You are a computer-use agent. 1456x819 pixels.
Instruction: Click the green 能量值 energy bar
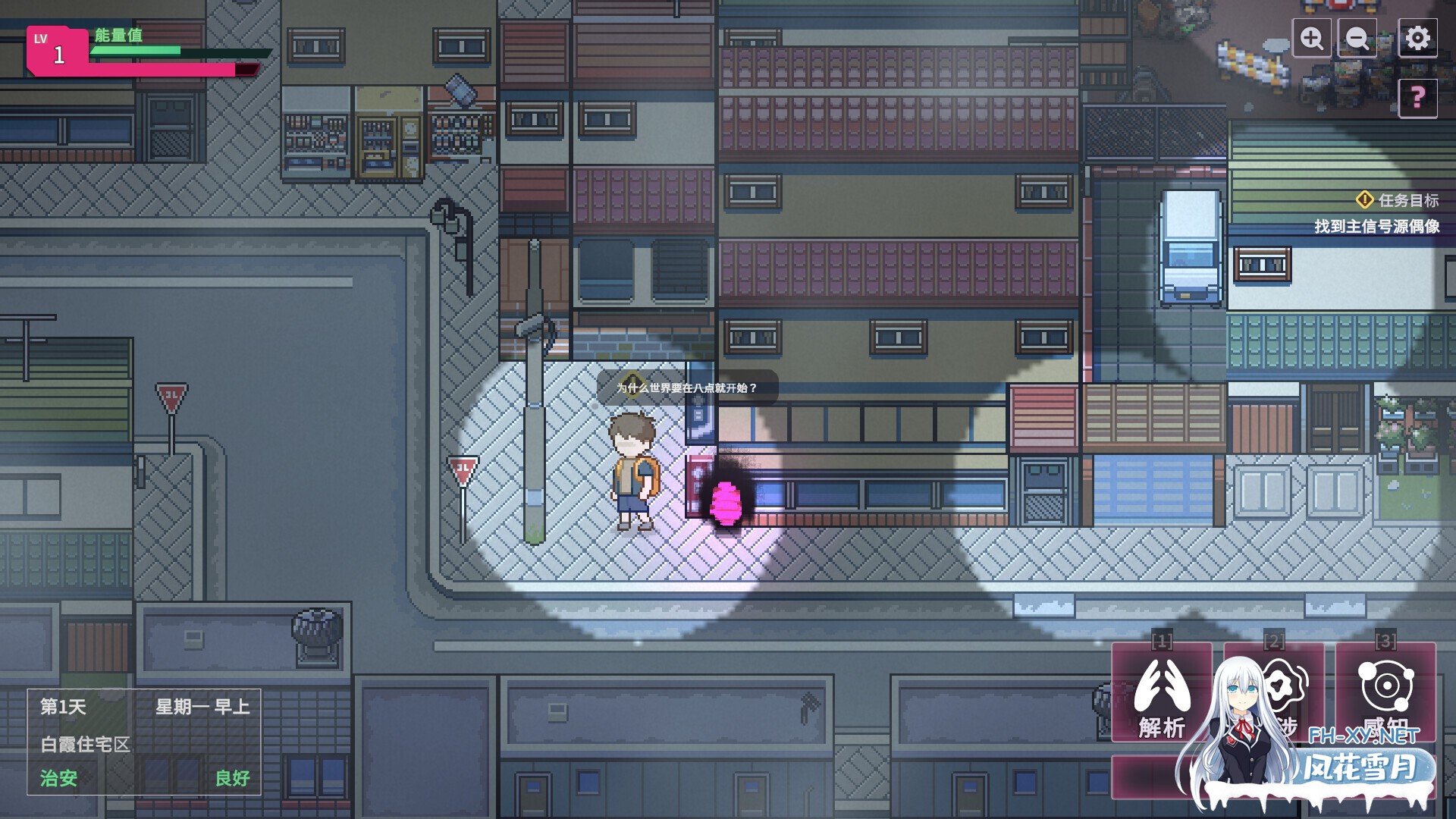pyautogui.click(x=136, y=50)
